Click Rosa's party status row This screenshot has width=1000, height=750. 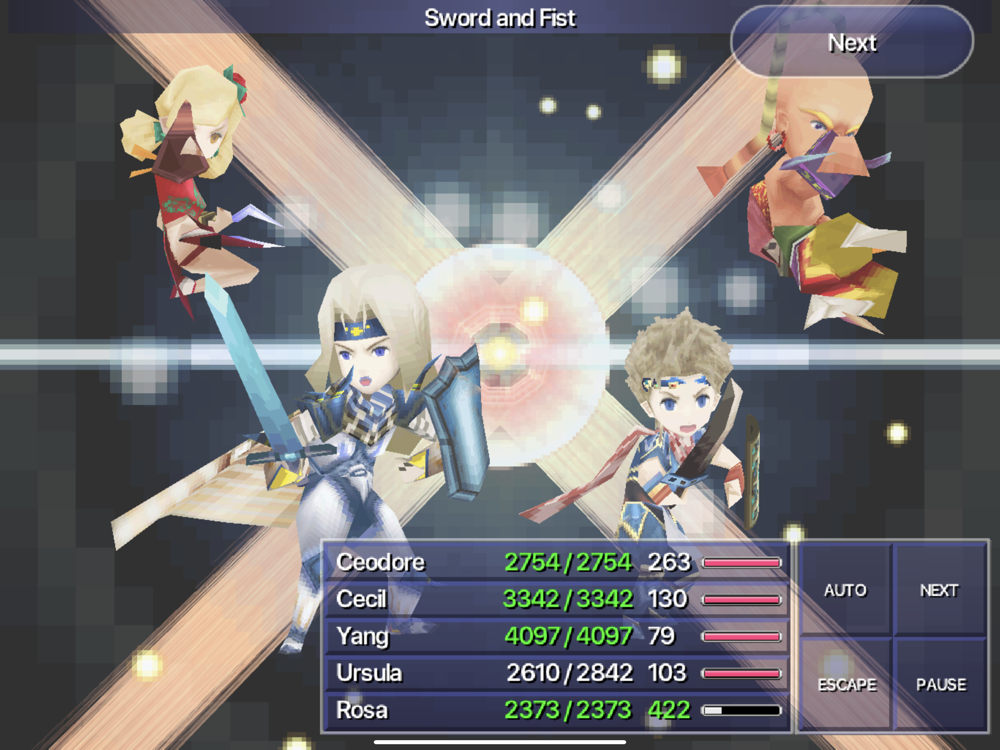click(556, 711)
